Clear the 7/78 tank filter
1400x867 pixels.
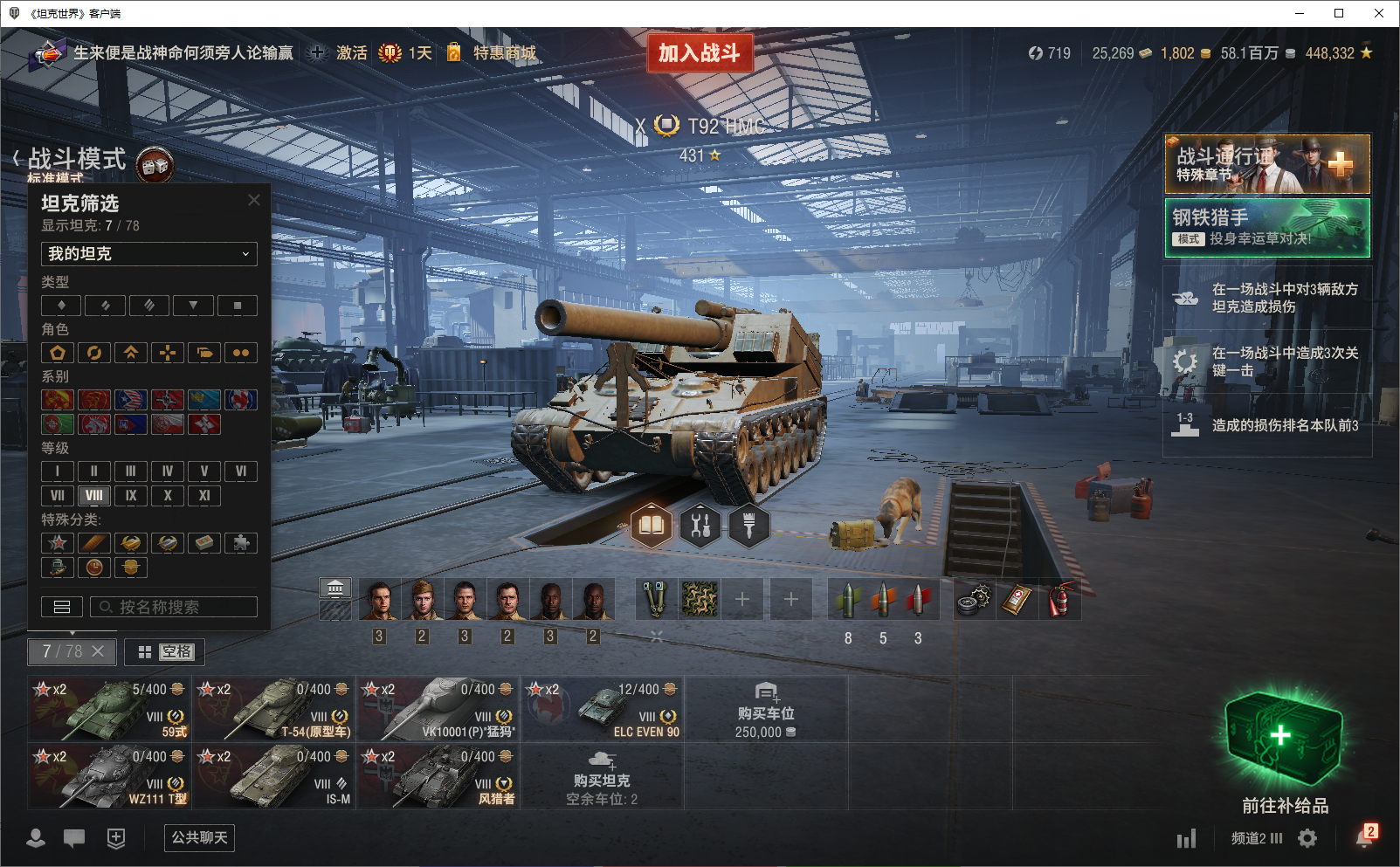(x=98, y=651)
